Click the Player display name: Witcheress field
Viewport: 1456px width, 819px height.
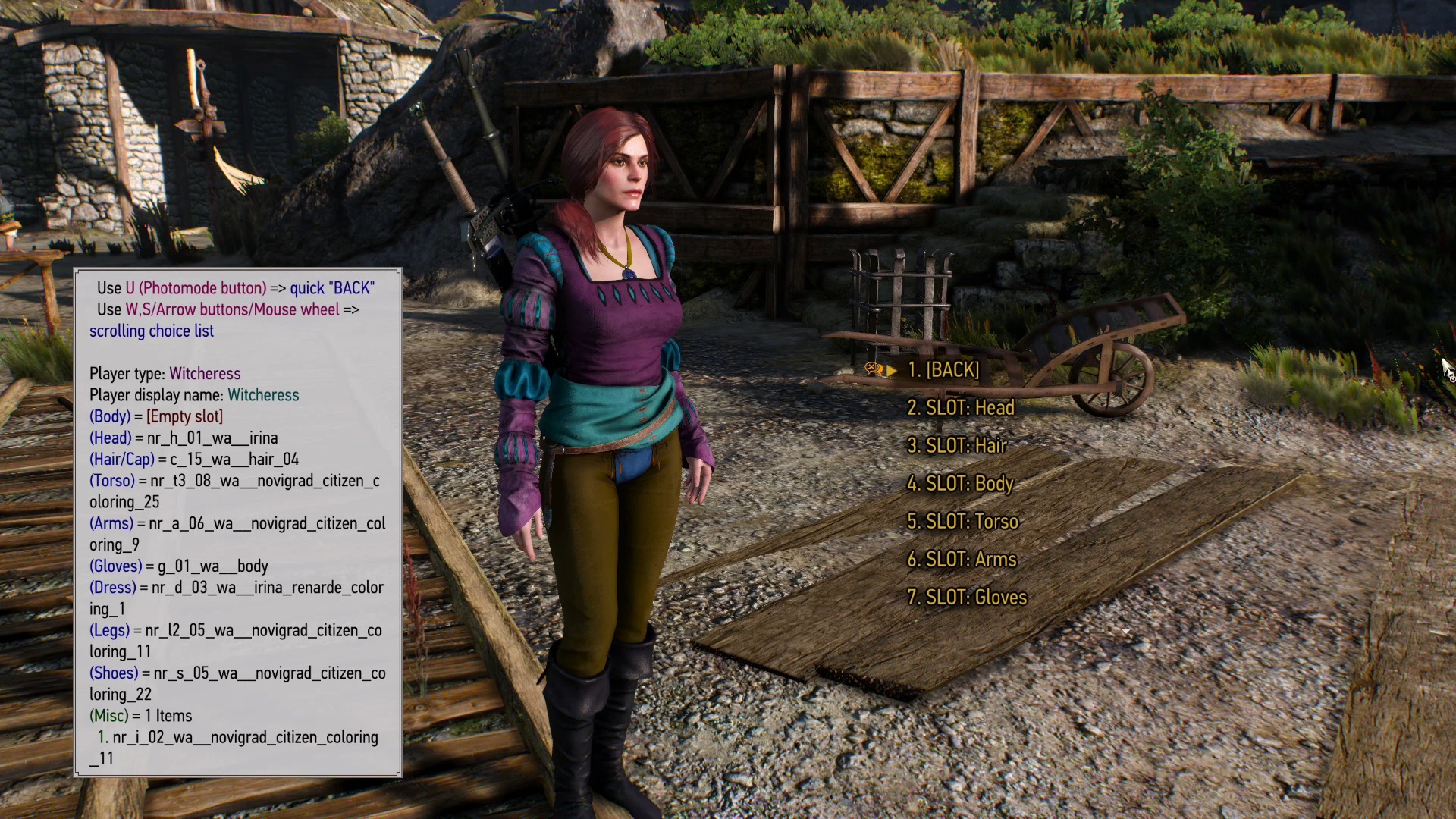[x=194, y=395]
